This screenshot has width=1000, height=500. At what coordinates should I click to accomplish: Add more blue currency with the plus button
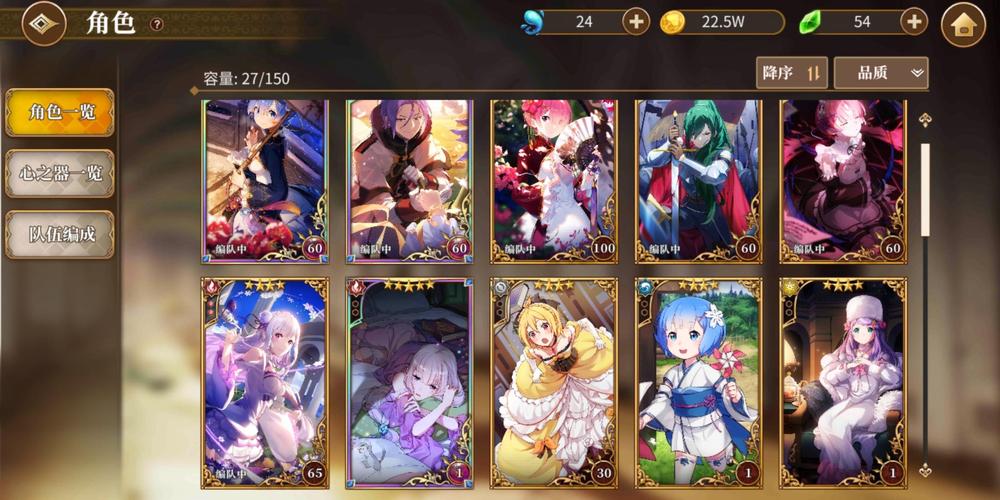point(636,21)
